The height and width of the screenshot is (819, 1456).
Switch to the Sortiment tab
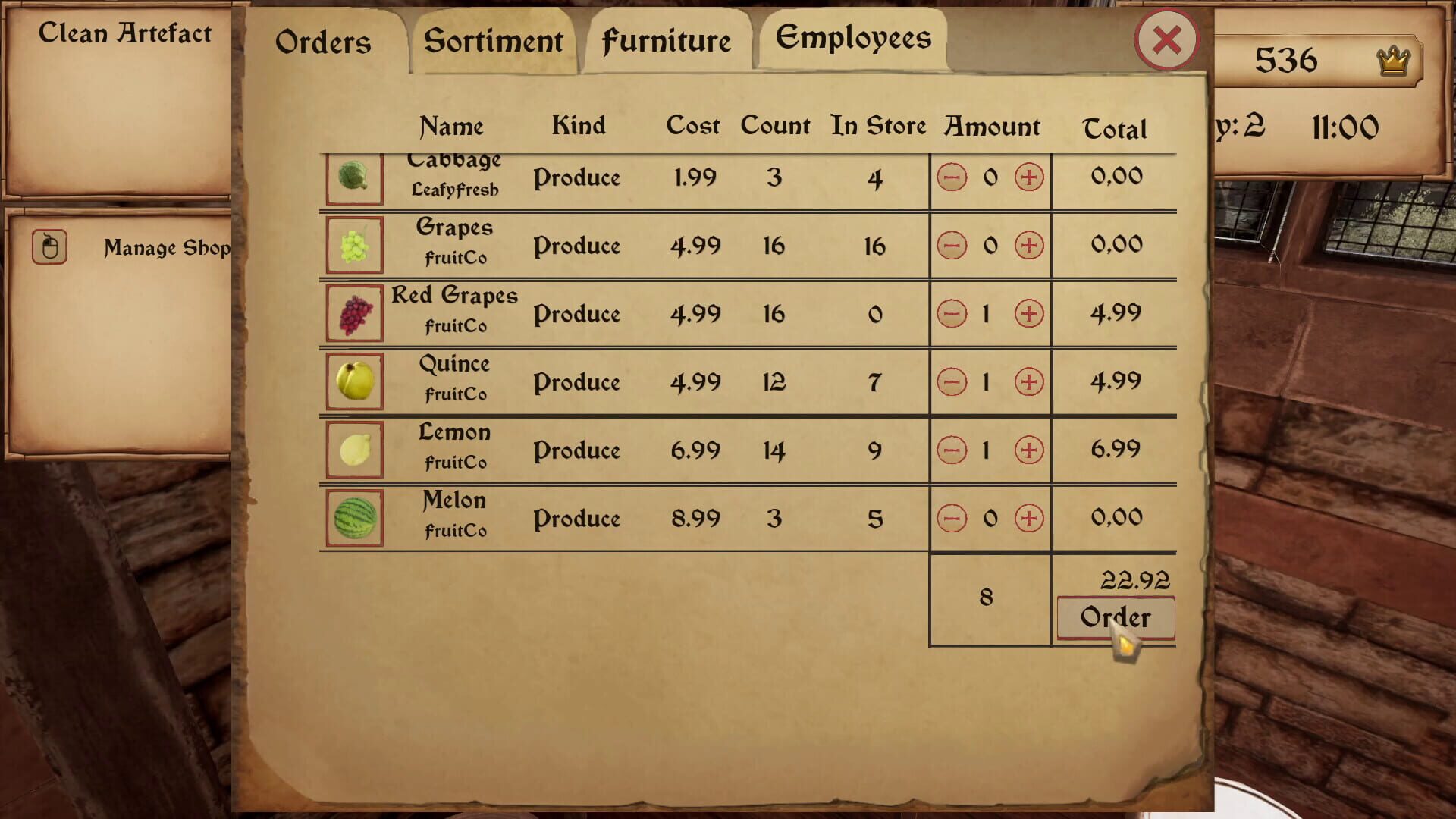(494, 42)
